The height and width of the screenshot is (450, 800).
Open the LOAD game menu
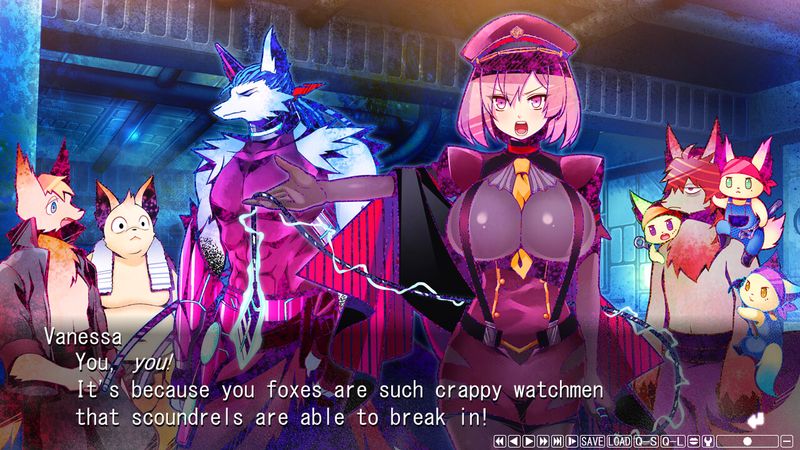(619, 441)
